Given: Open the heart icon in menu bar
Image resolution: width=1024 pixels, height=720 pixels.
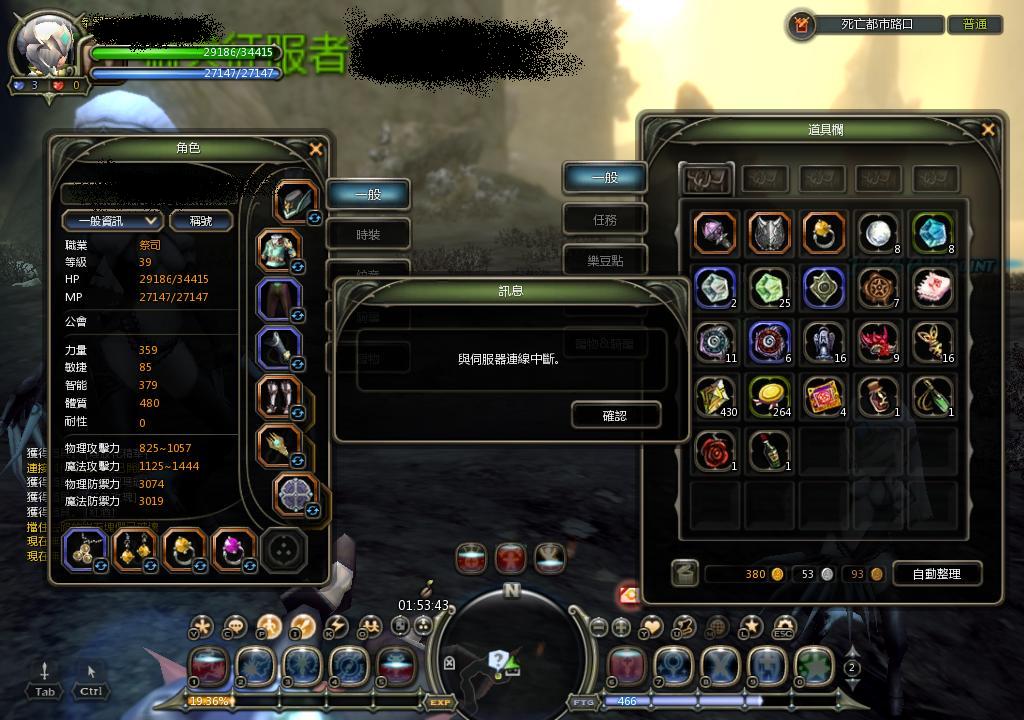Looking at the screenshot, I should coord(651,627).
